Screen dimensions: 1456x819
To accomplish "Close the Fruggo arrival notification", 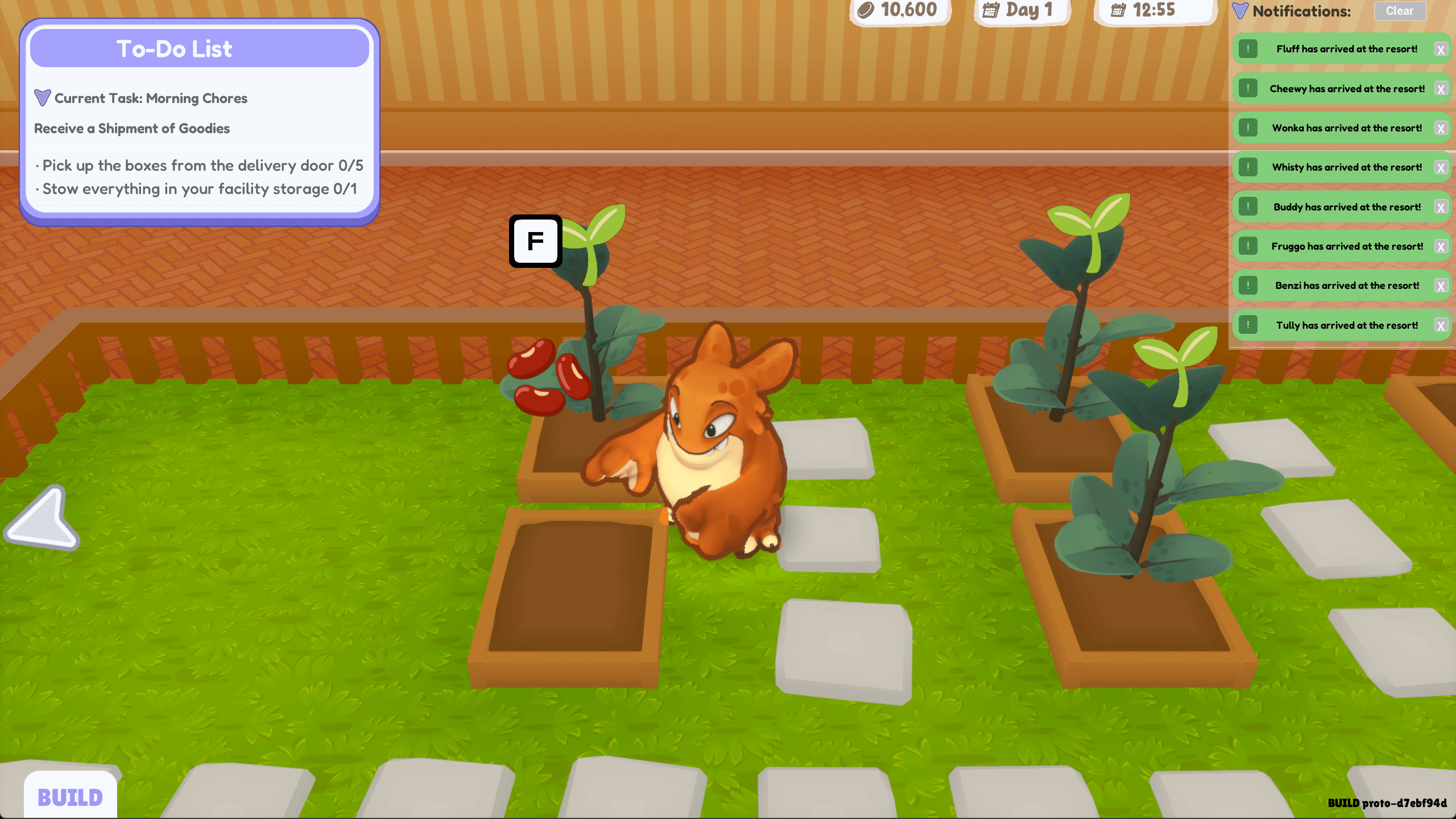I will 1440,247.
